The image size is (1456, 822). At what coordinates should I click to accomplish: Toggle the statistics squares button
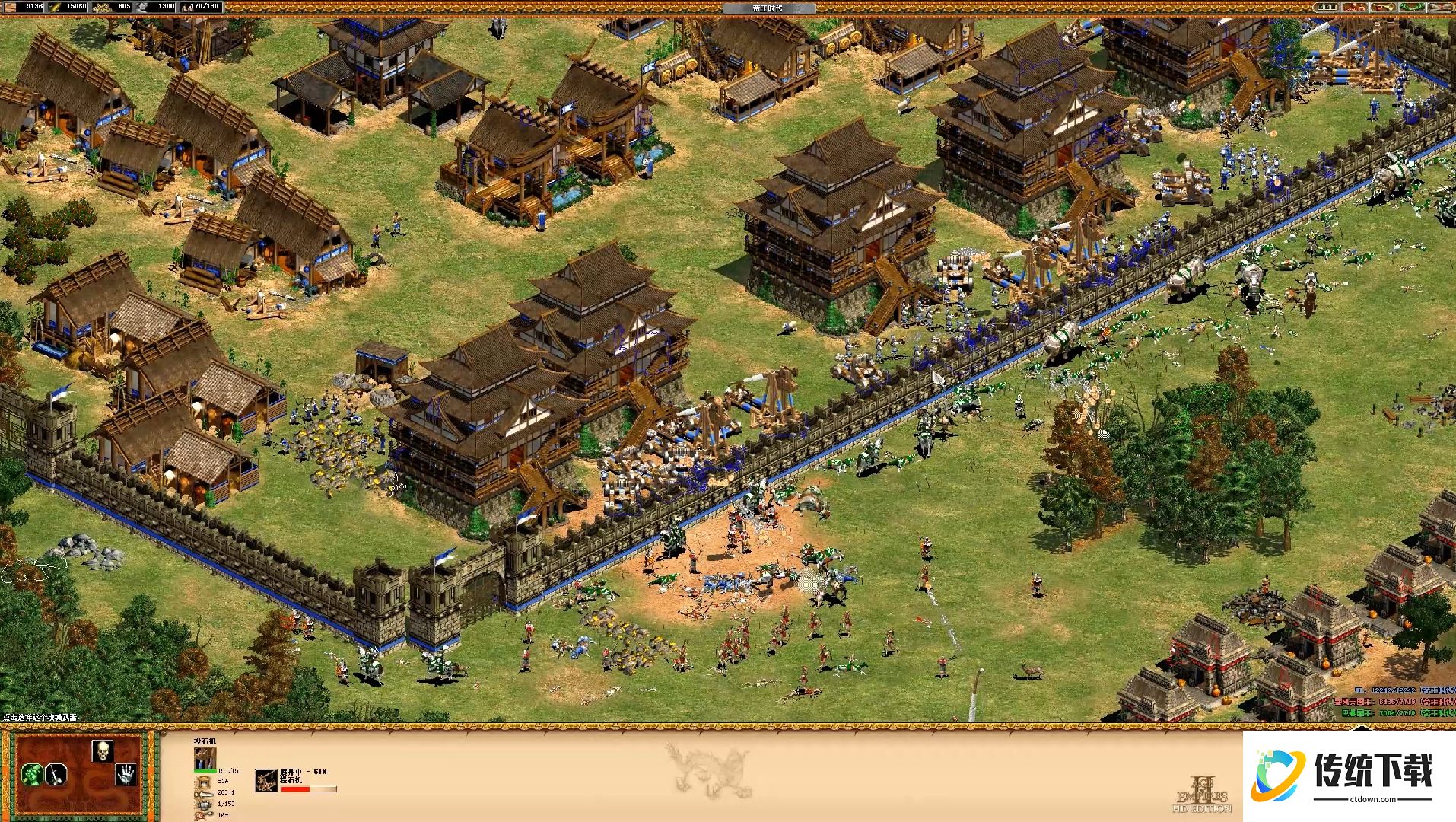point(1326,7)
